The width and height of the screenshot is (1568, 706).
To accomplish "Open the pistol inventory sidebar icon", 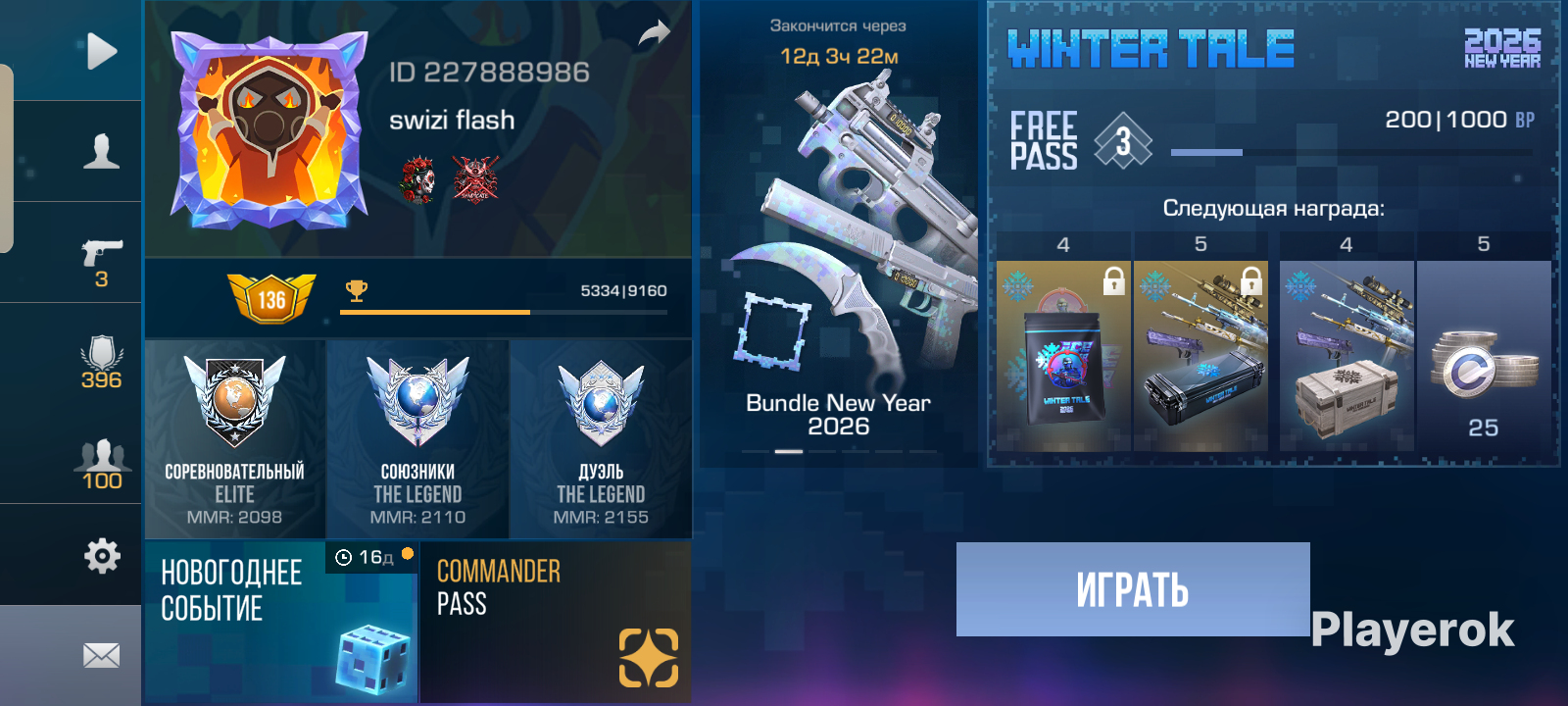I will 101,257.
